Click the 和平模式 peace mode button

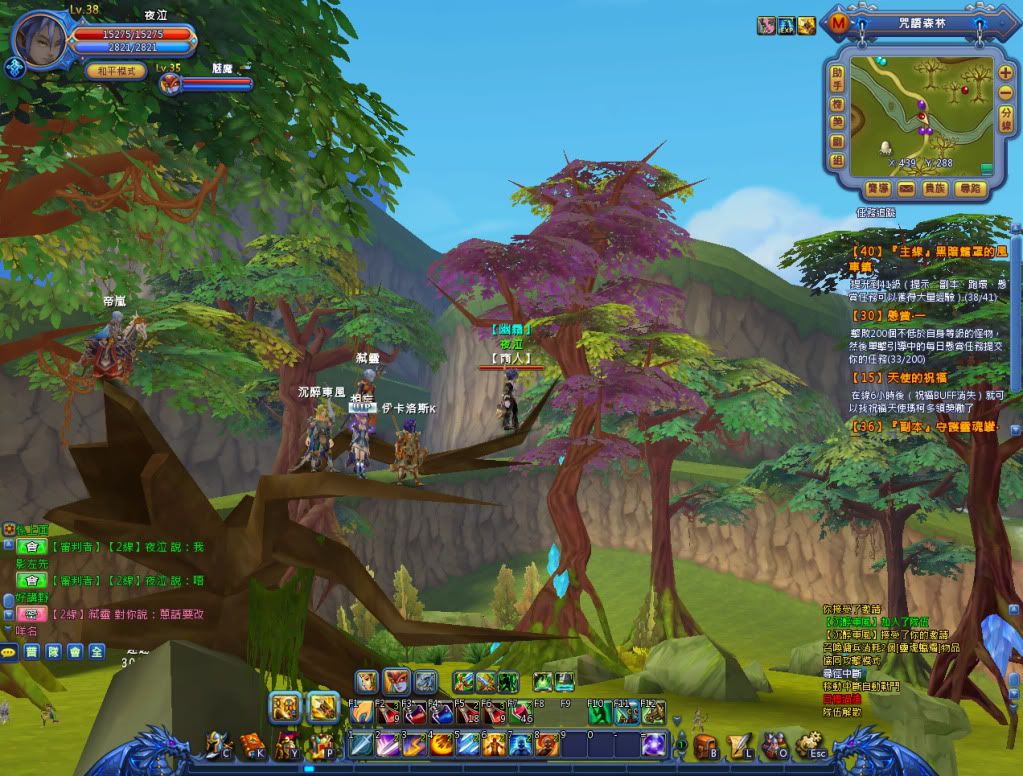coord(116,71)
